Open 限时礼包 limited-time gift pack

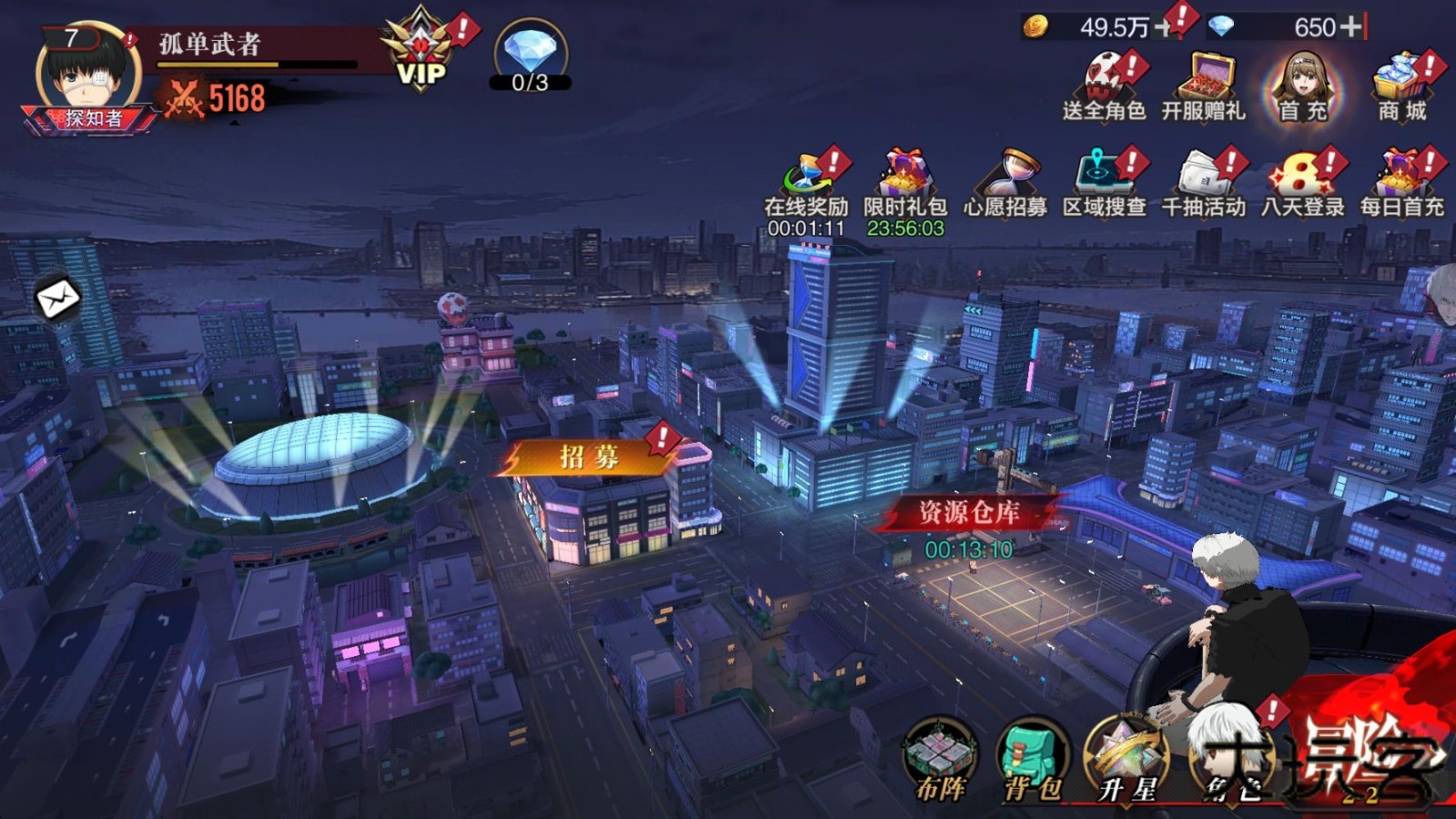tap(905, 187)
